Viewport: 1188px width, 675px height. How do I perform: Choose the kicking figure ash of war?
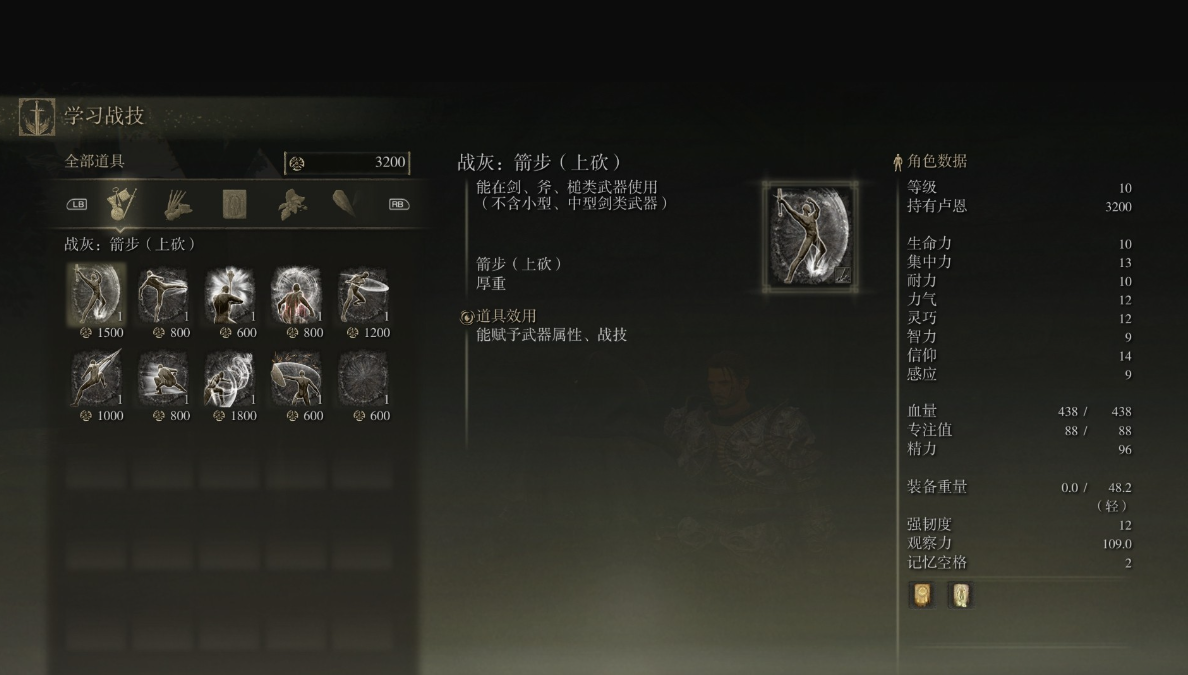click(163, 295)
